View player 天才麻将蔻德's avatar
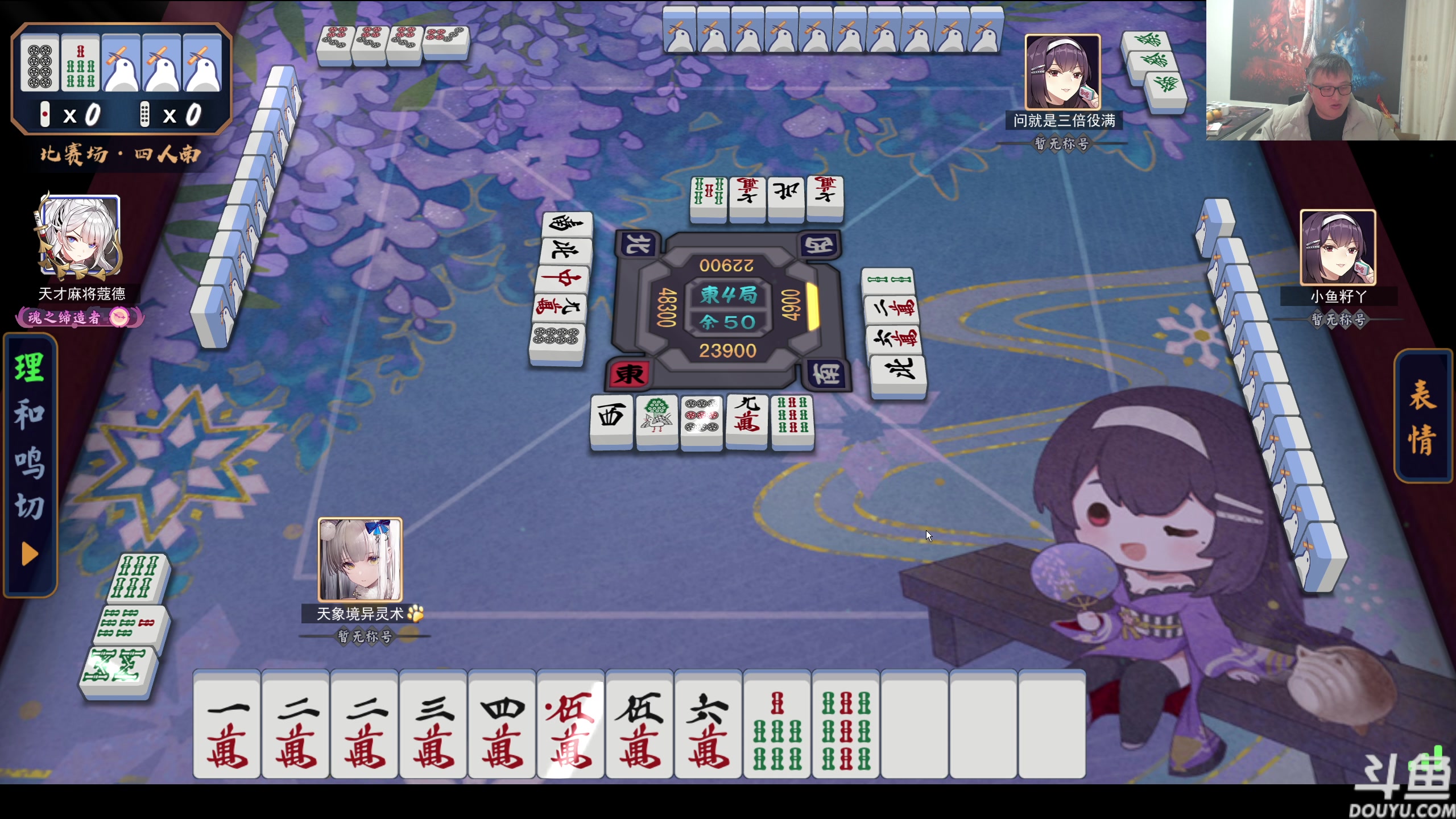The image size is (1456, 819). (80, 237)
